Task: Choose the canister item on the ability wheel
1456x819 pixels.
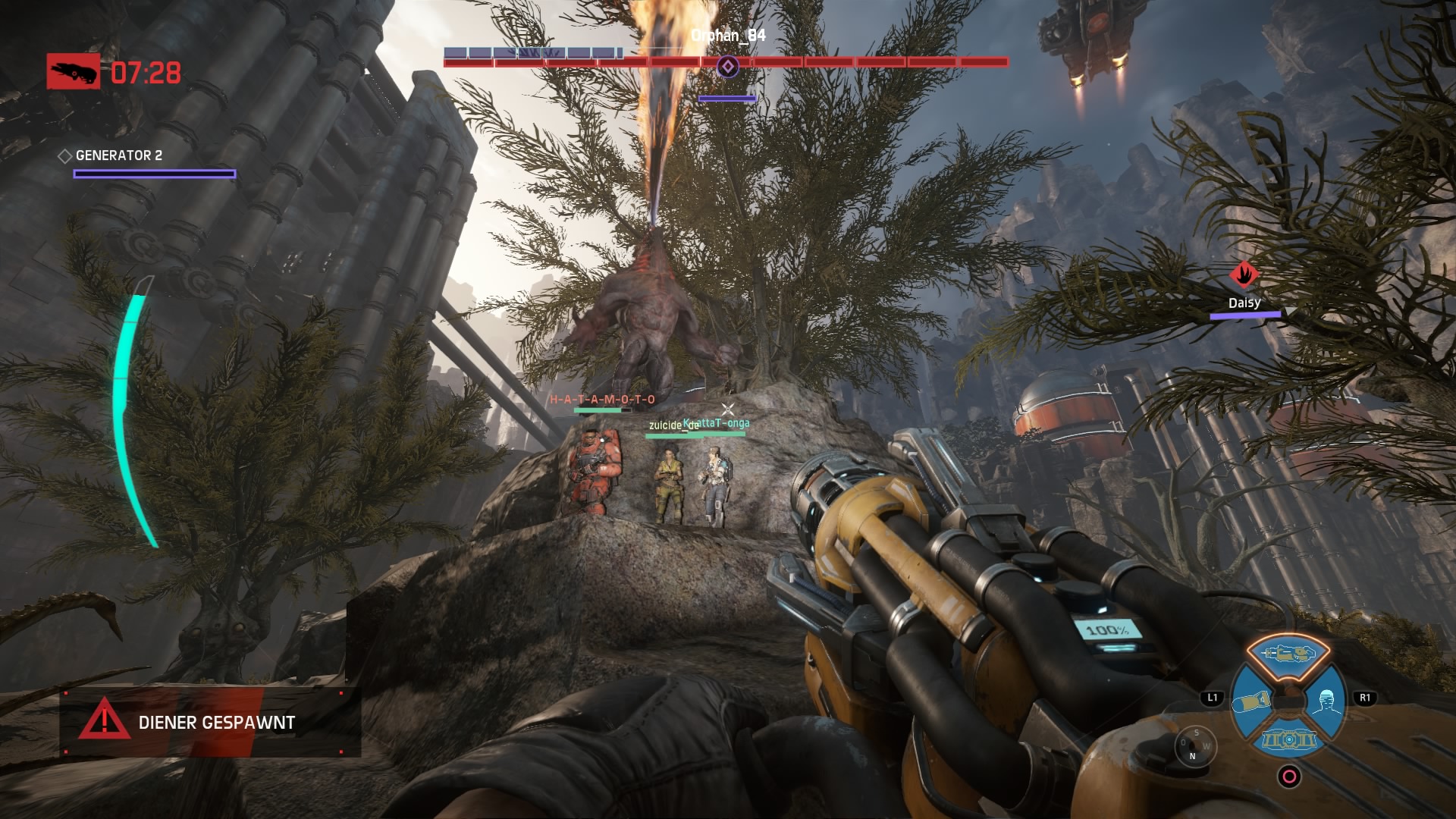Action: pyautogui.click(x=1252, y=701)
